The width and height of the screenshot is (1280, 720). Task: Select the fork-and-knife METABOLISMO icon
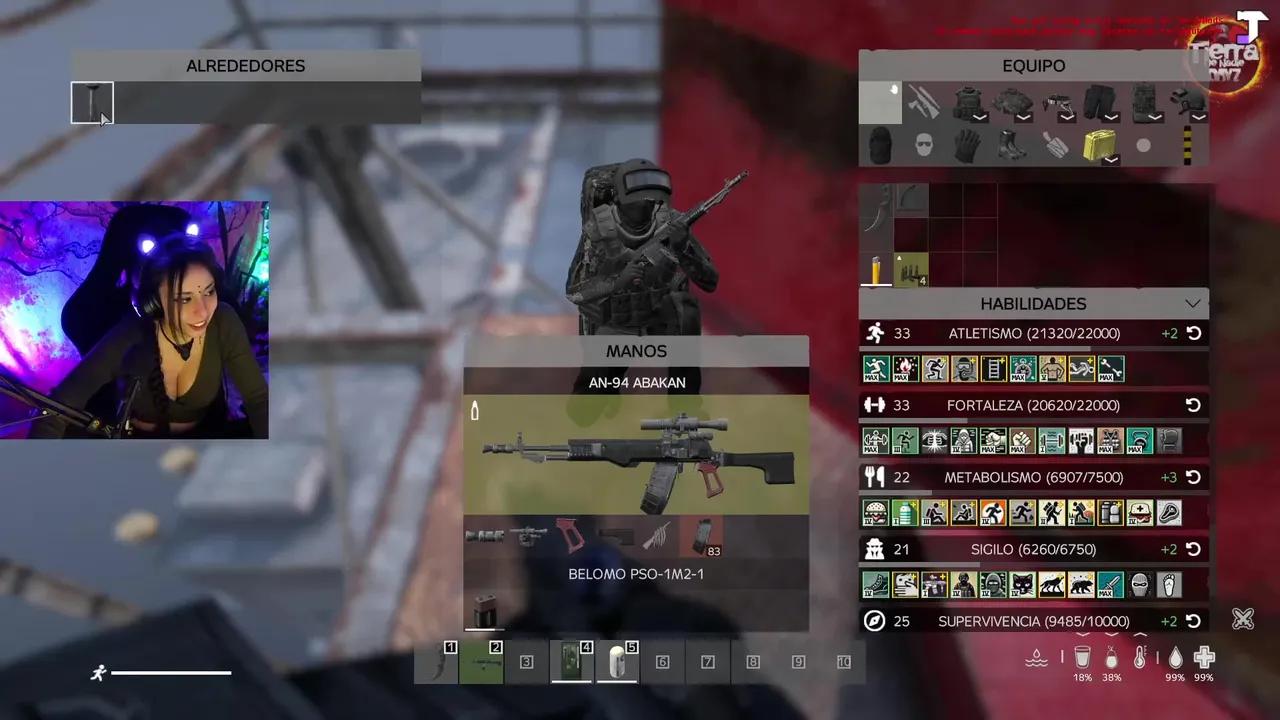875,477
